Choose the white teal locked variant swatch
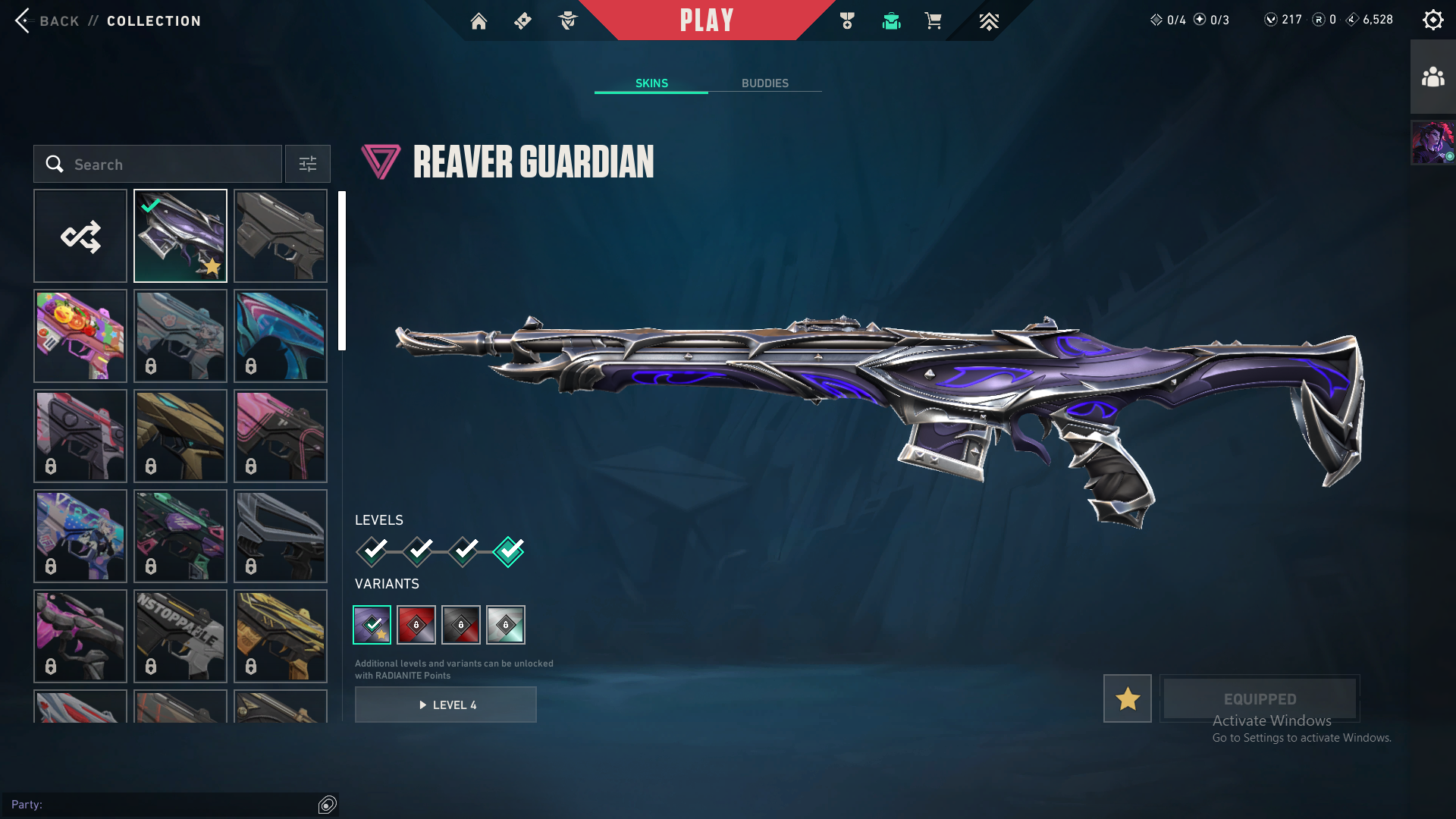1456x819 pixels. pos(506,625)
